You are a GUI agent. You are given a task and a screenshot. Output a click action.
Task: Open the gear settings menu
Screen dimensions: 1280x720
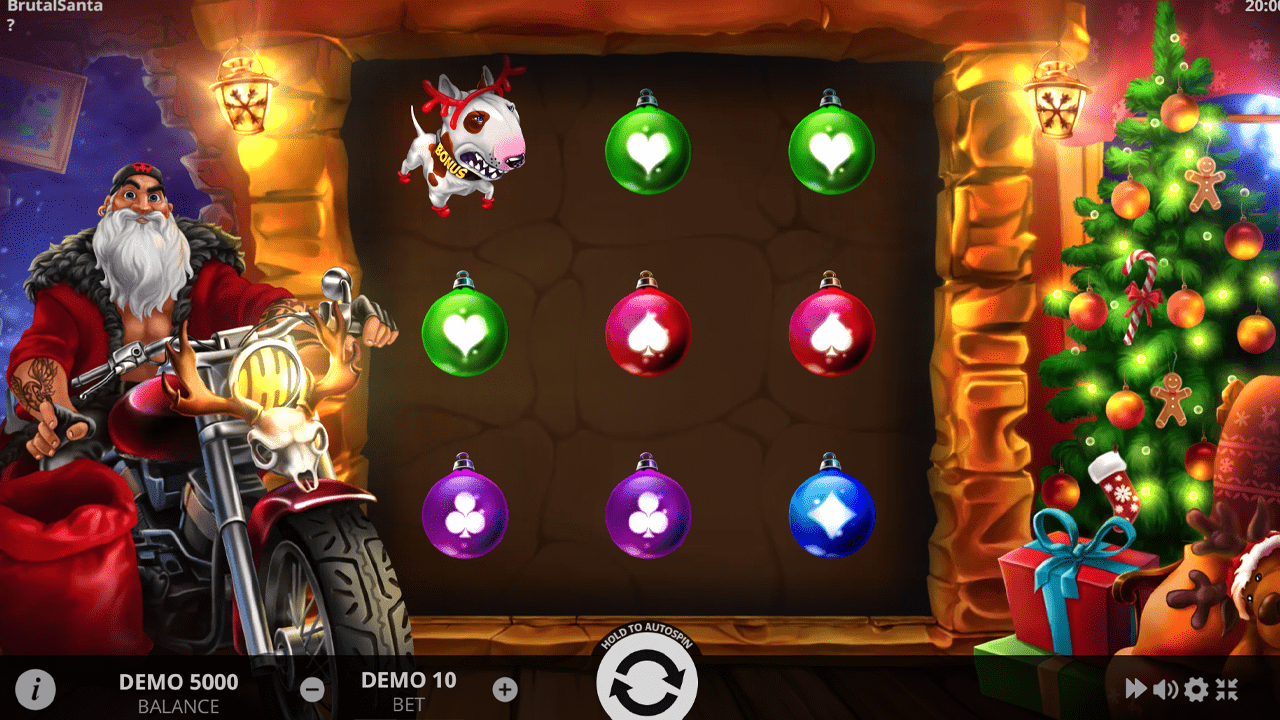(1196, 689)
